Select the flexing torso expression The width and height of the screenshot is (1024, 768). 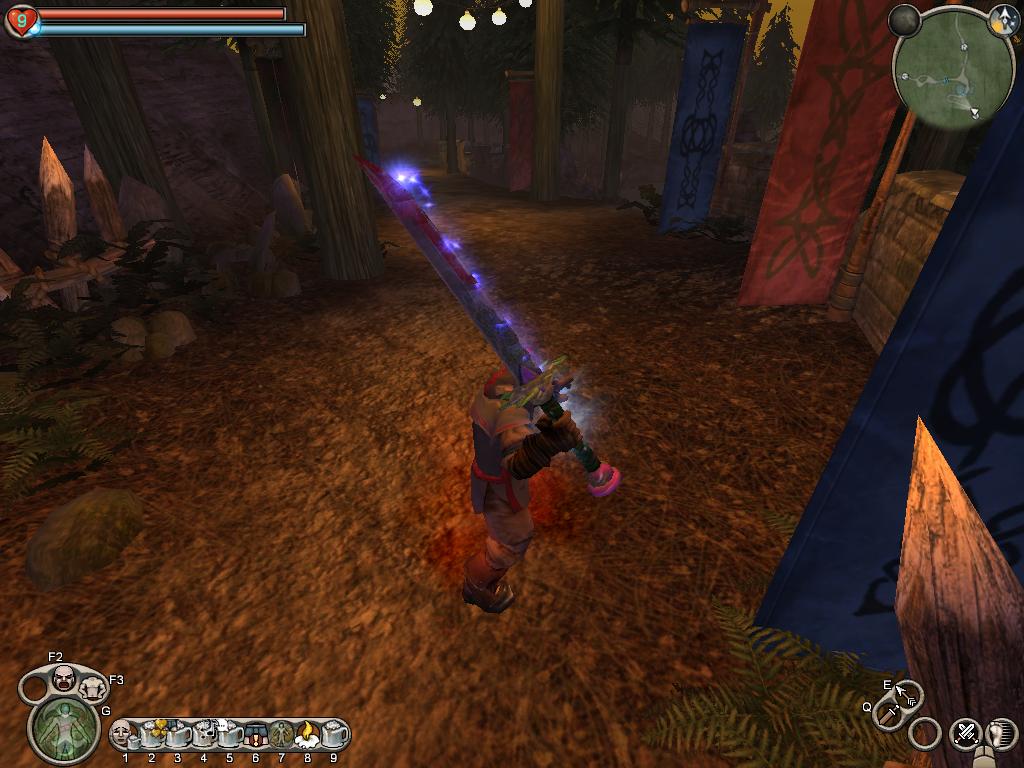(92, 687)
